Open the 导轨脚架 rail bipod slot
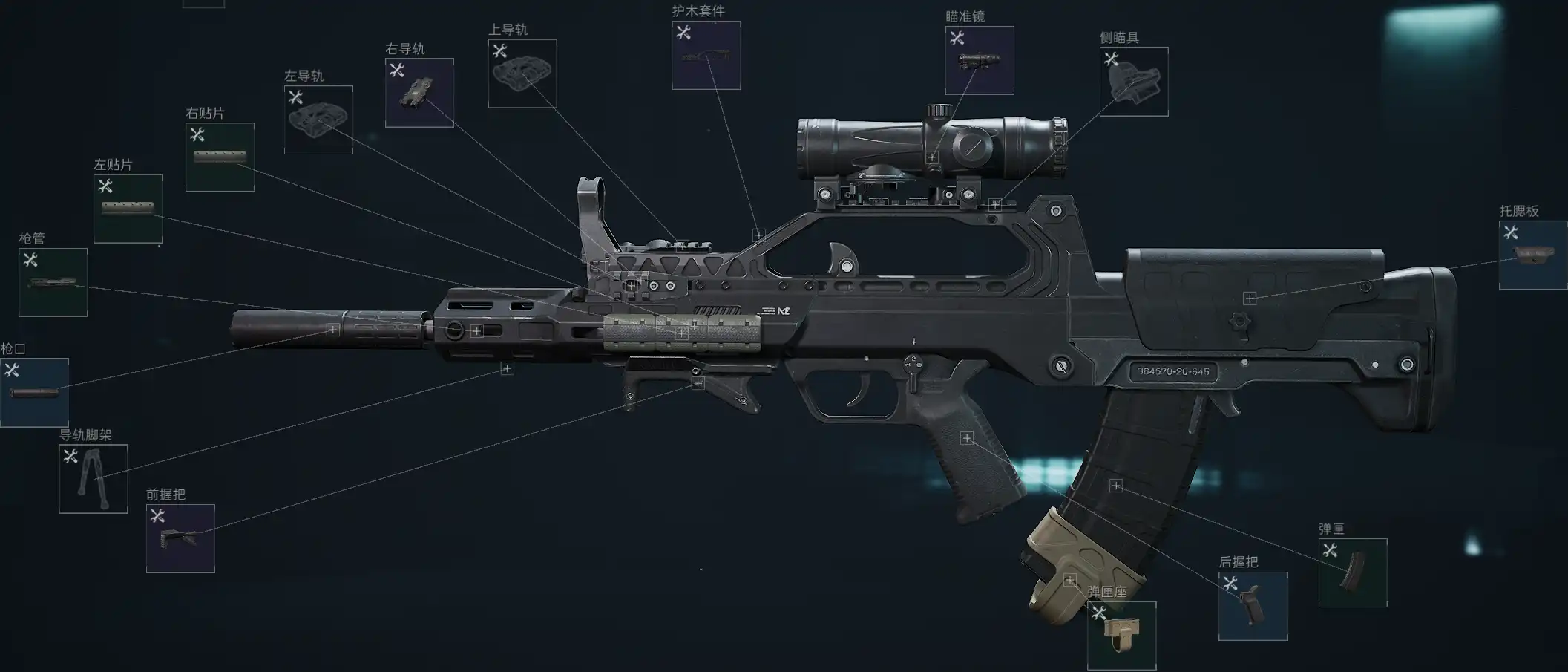The width and height of the screenshot is (1568, 672). [94, 479]
